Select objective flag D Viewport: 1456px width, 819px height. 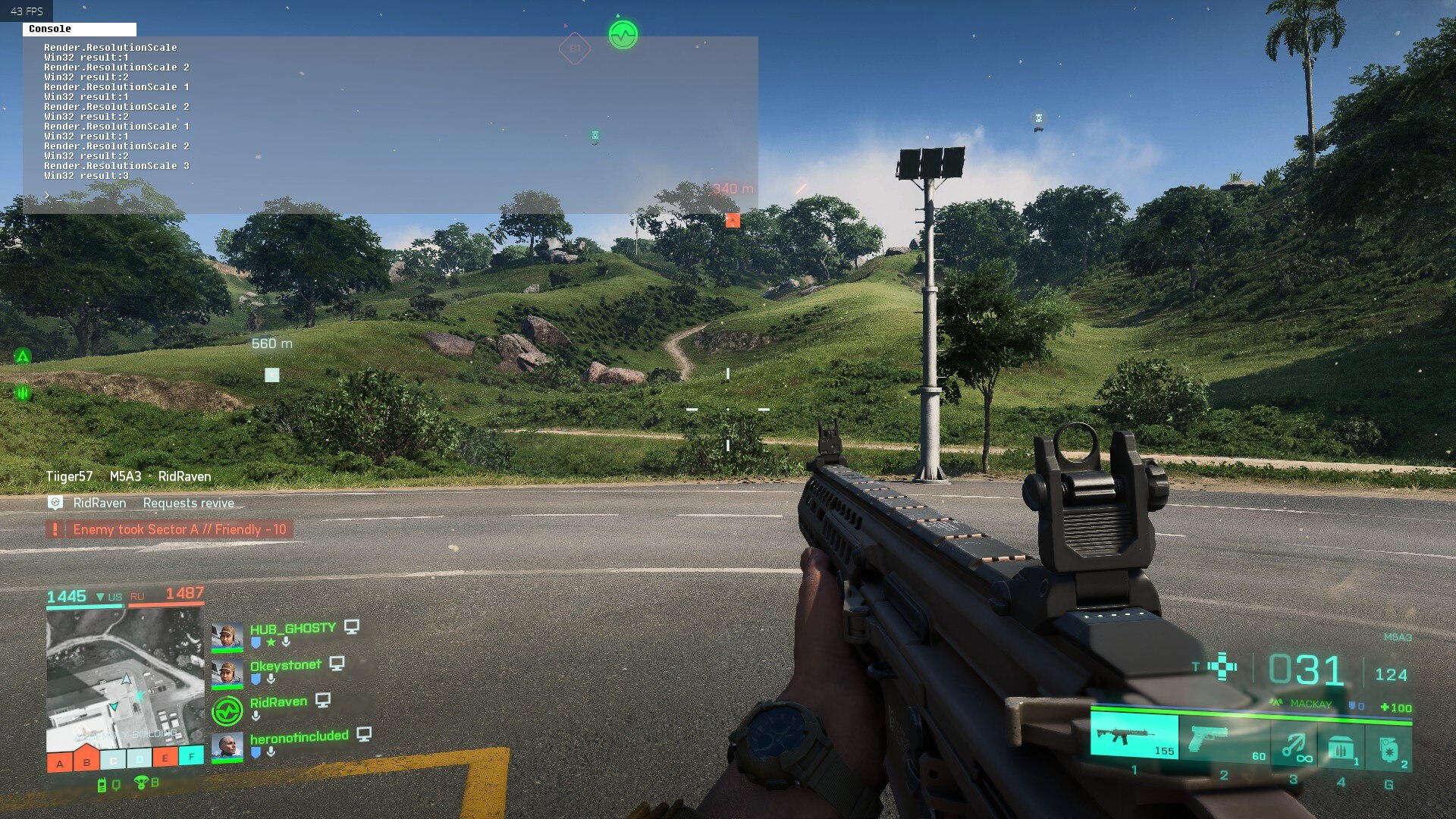tap(140, 758)
